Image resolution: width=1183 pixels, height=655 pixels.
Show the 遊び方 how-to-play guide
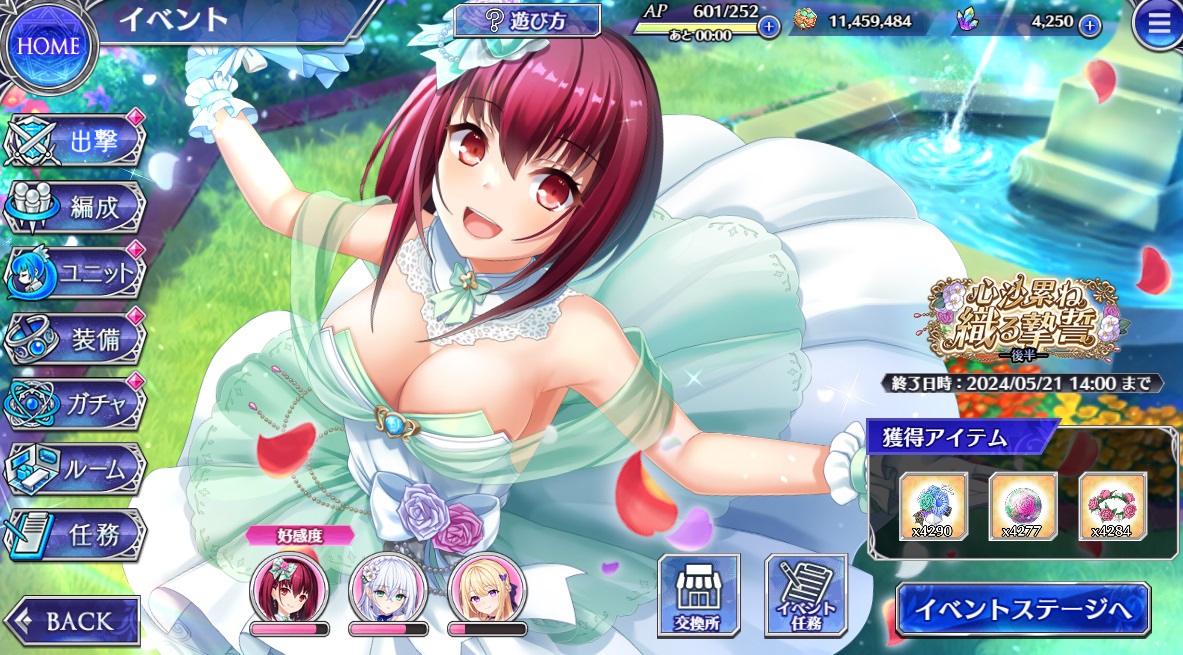[x=527, y=21]
